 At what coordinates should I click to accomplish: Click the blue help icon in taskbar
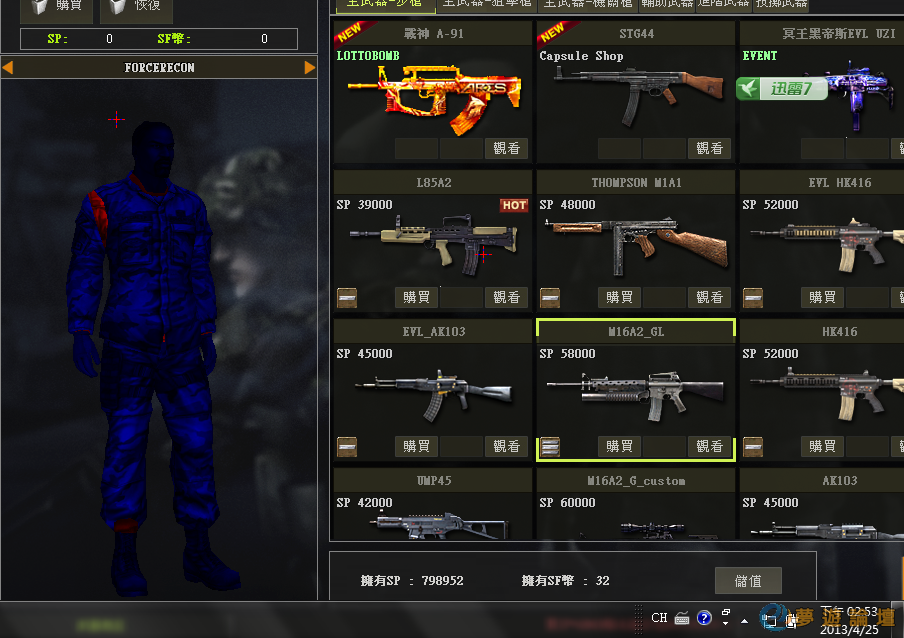pyautogui.click(x=704, y=618)
